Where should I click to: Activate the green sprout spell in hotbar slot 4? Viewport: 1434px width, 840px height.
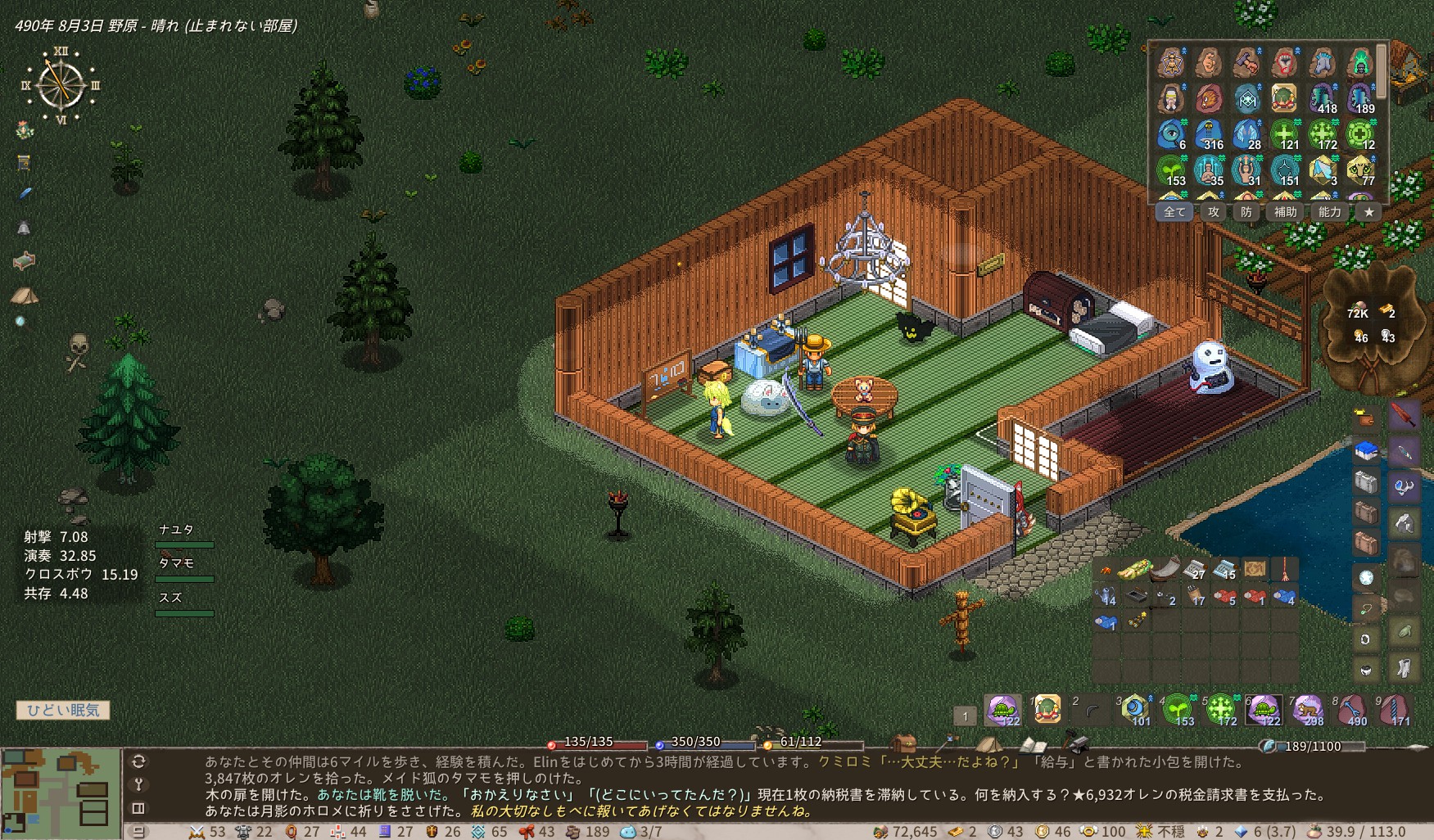(1178, 709)
